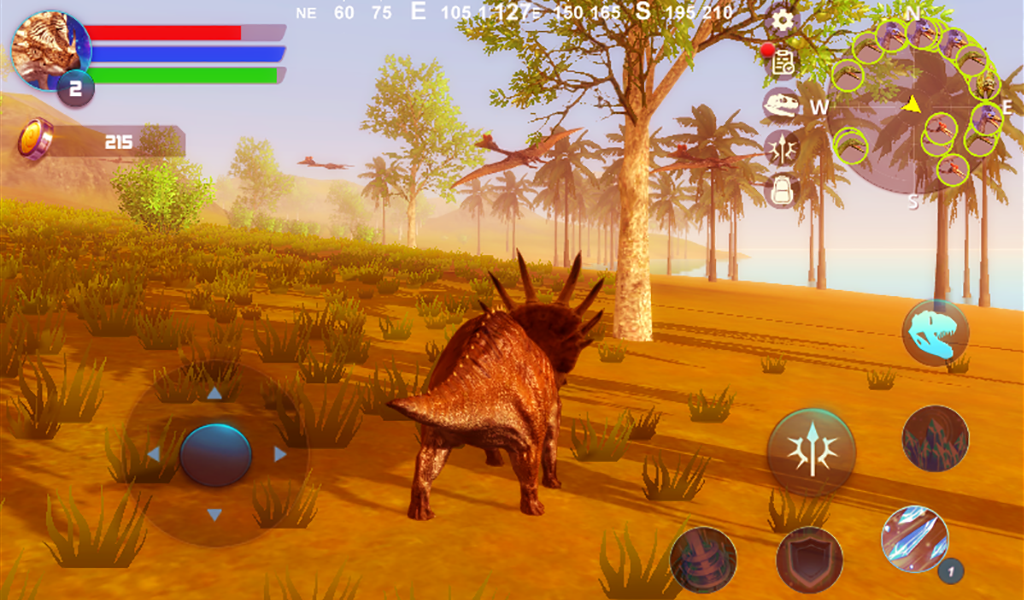
Task: Open the quest clipboard with red notification
Action: point(782,62)
